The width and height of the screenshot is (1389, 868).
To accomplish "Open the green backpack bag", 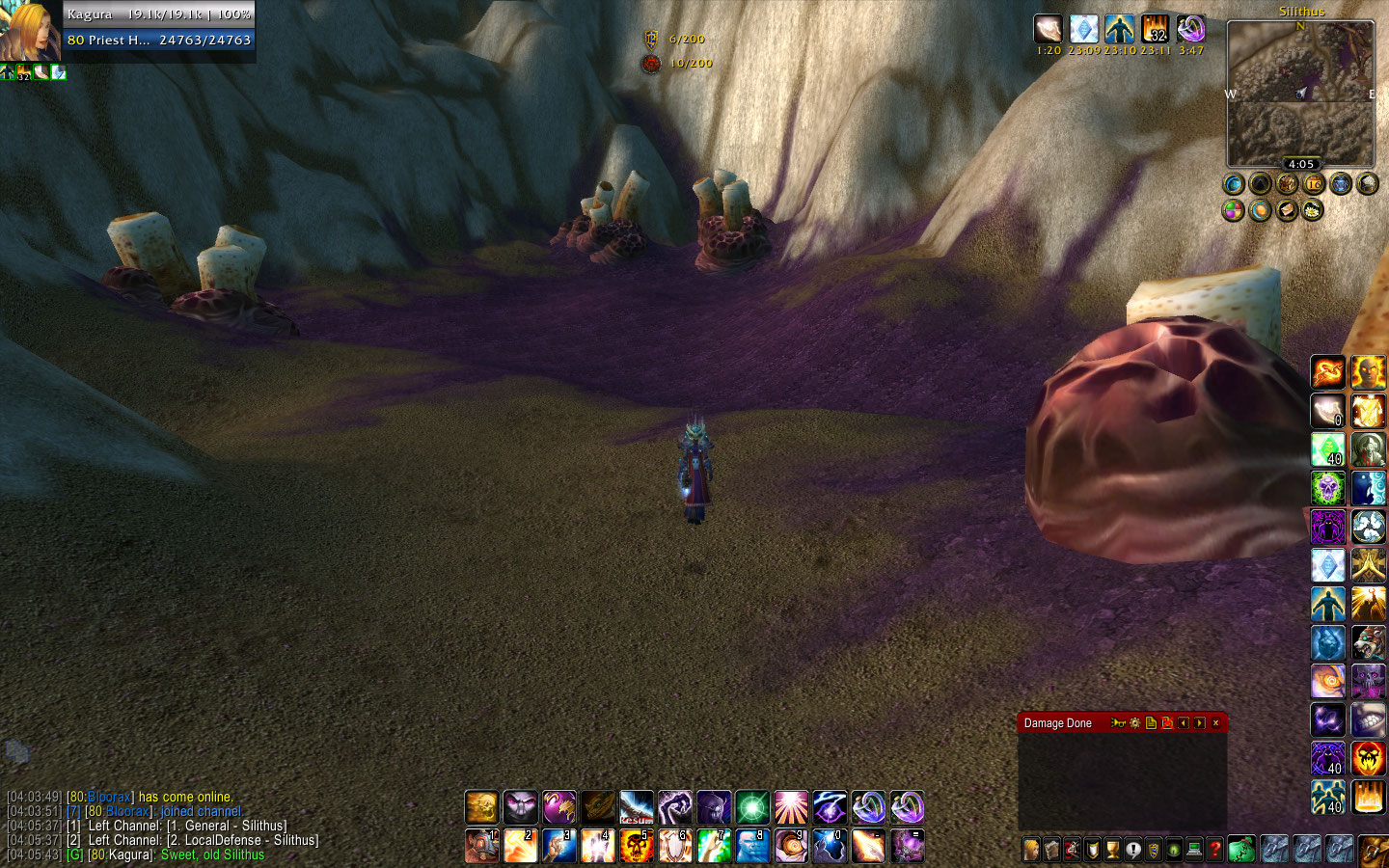I will 1241,849.
